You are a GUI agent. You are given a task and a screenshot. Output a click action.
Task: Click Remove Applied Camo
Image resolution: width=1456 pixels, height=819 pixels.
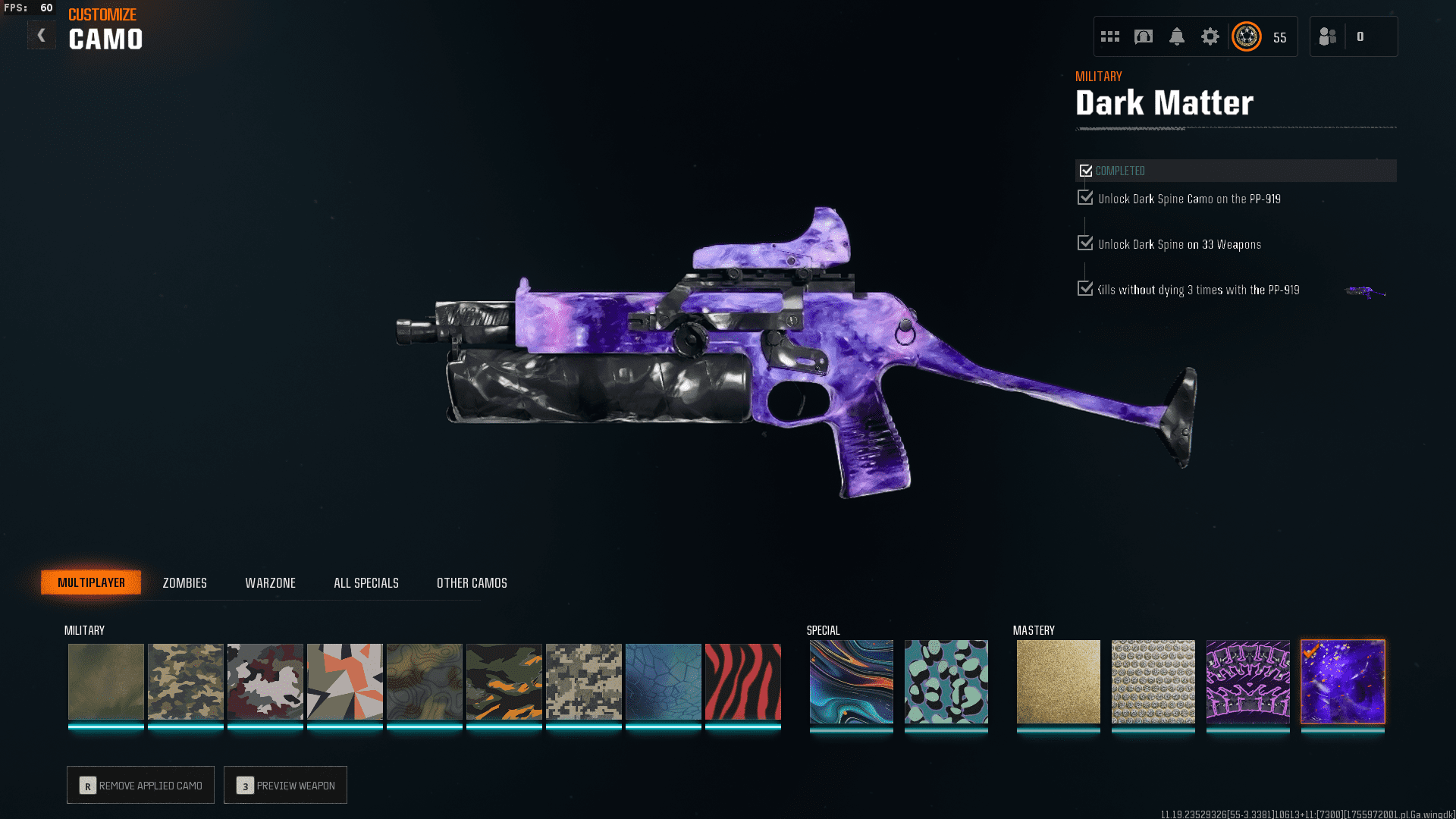coord(140,785)
